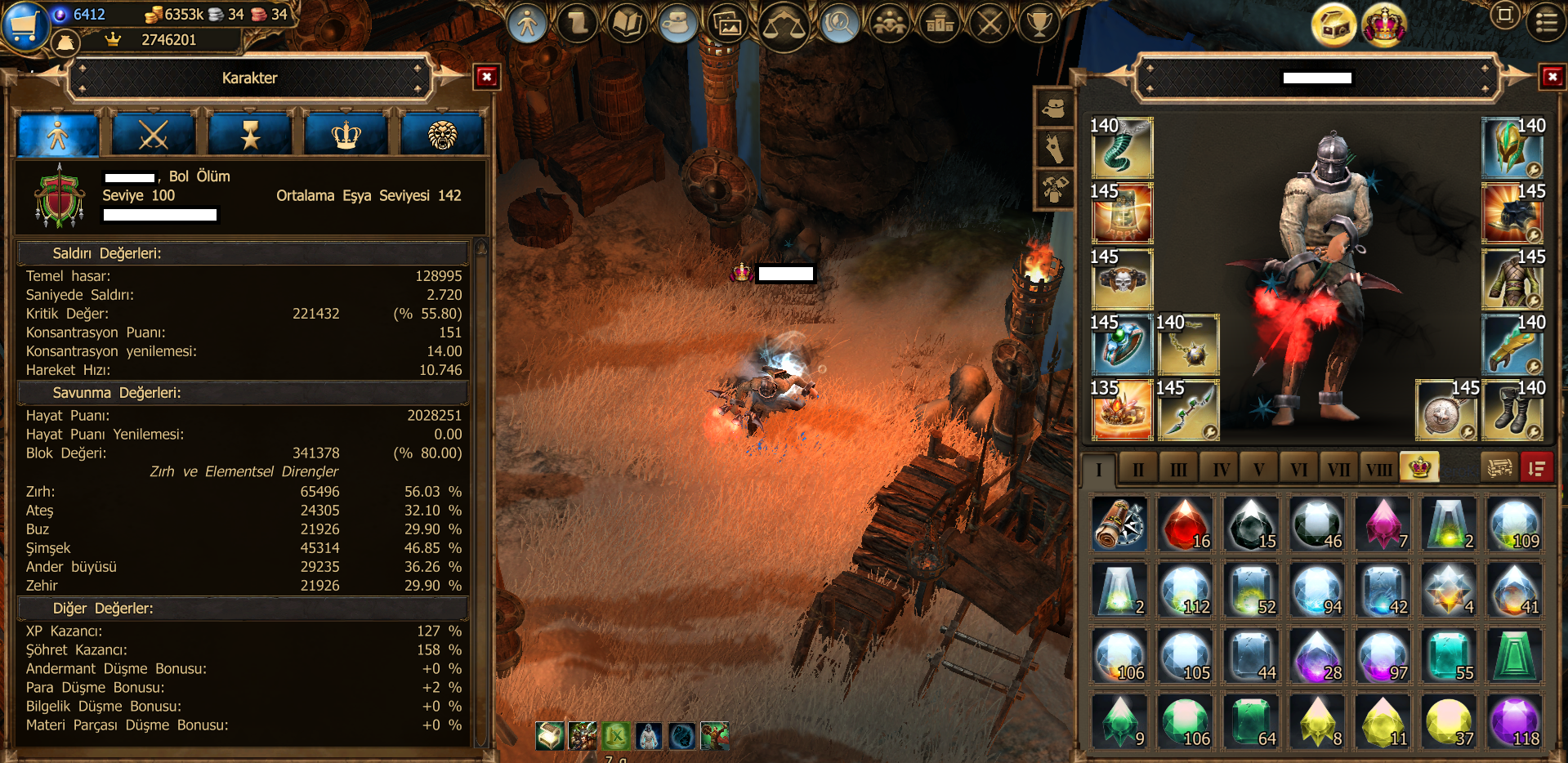1568x763 pixels.
Task: Open the main menu list button
Action: pyautogui.click(x=1546, y=22)
